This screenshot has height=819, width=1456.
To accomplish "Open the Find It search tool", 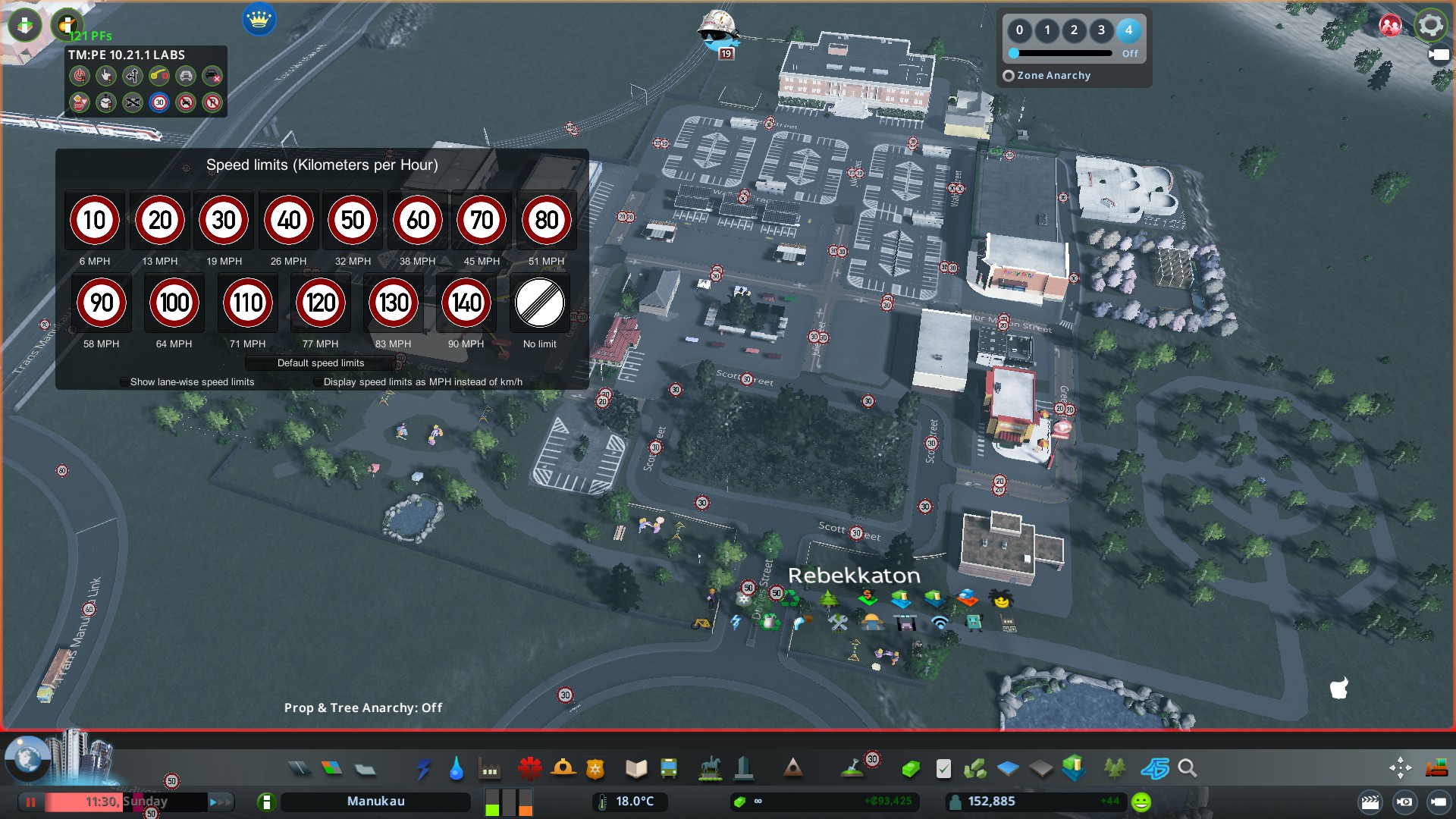I will (1188, 769).
